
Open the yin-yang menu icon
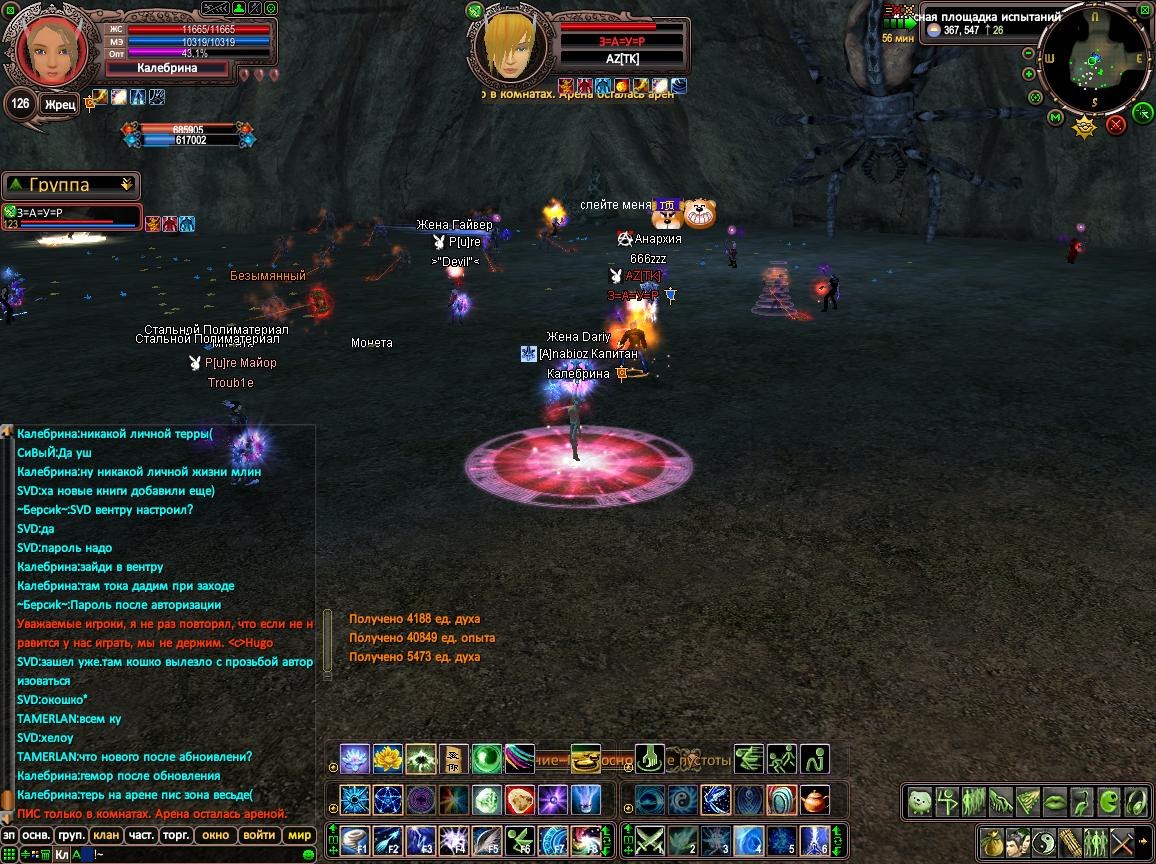tap(1043, 841)
